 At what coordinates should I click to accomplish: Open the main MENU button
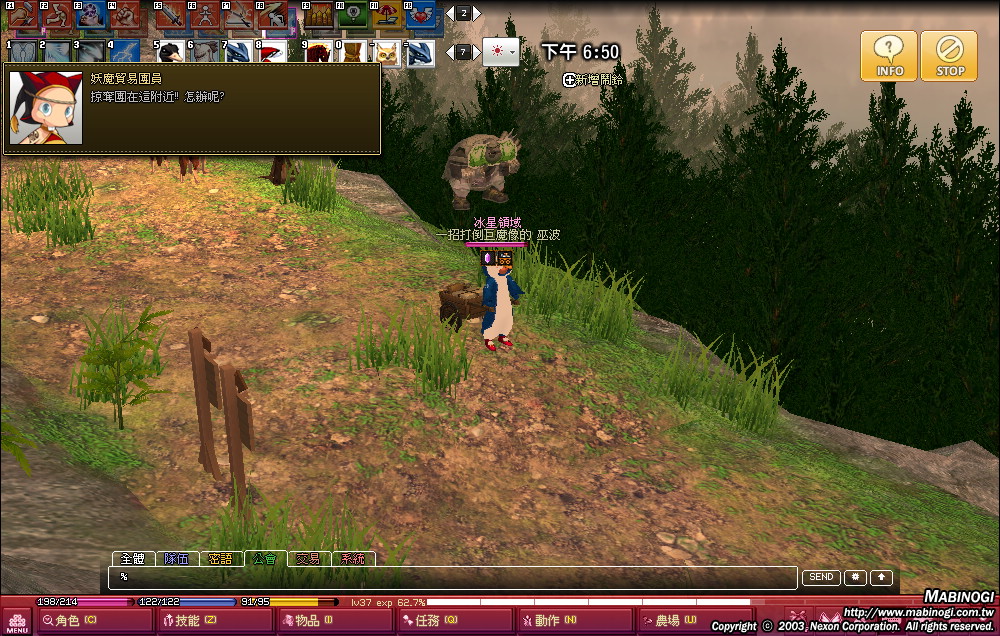click(x=17, y=621)
